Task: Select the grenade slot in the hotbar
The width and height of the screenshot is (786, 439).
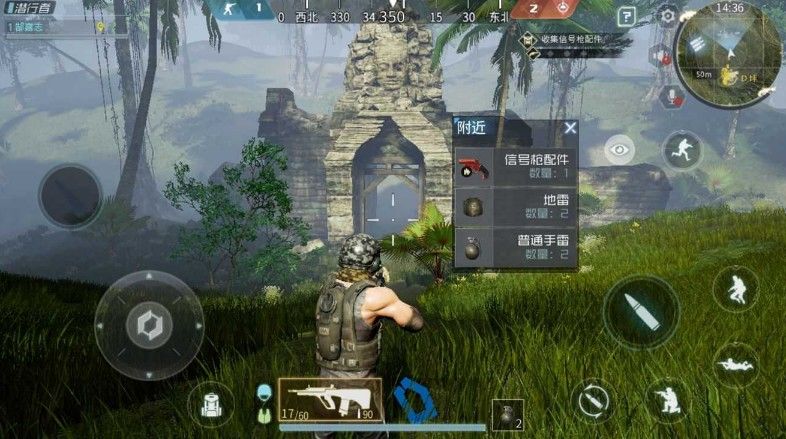Action: tap(507, 413)
